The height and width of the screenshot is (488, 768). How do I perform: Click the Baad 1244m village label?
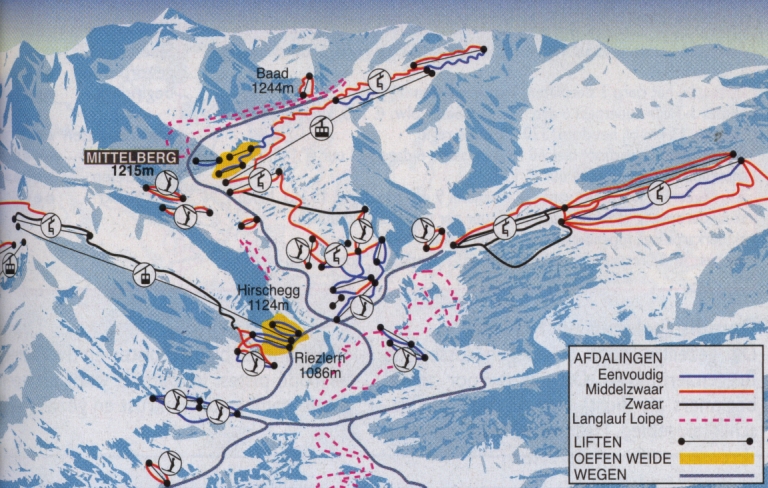pyautogui.click(x=272, y=79)
